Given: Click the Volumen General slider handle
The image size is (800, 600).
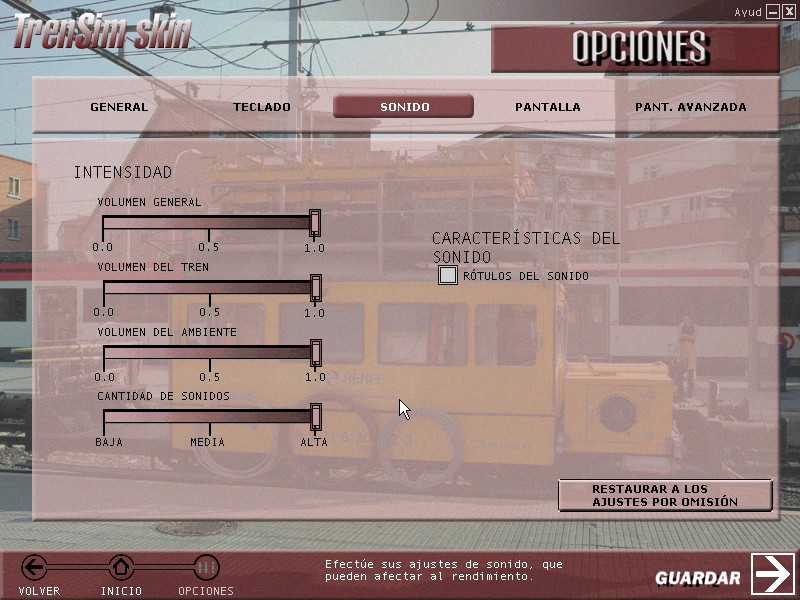Looking at the screenshot, I should 315,222.
